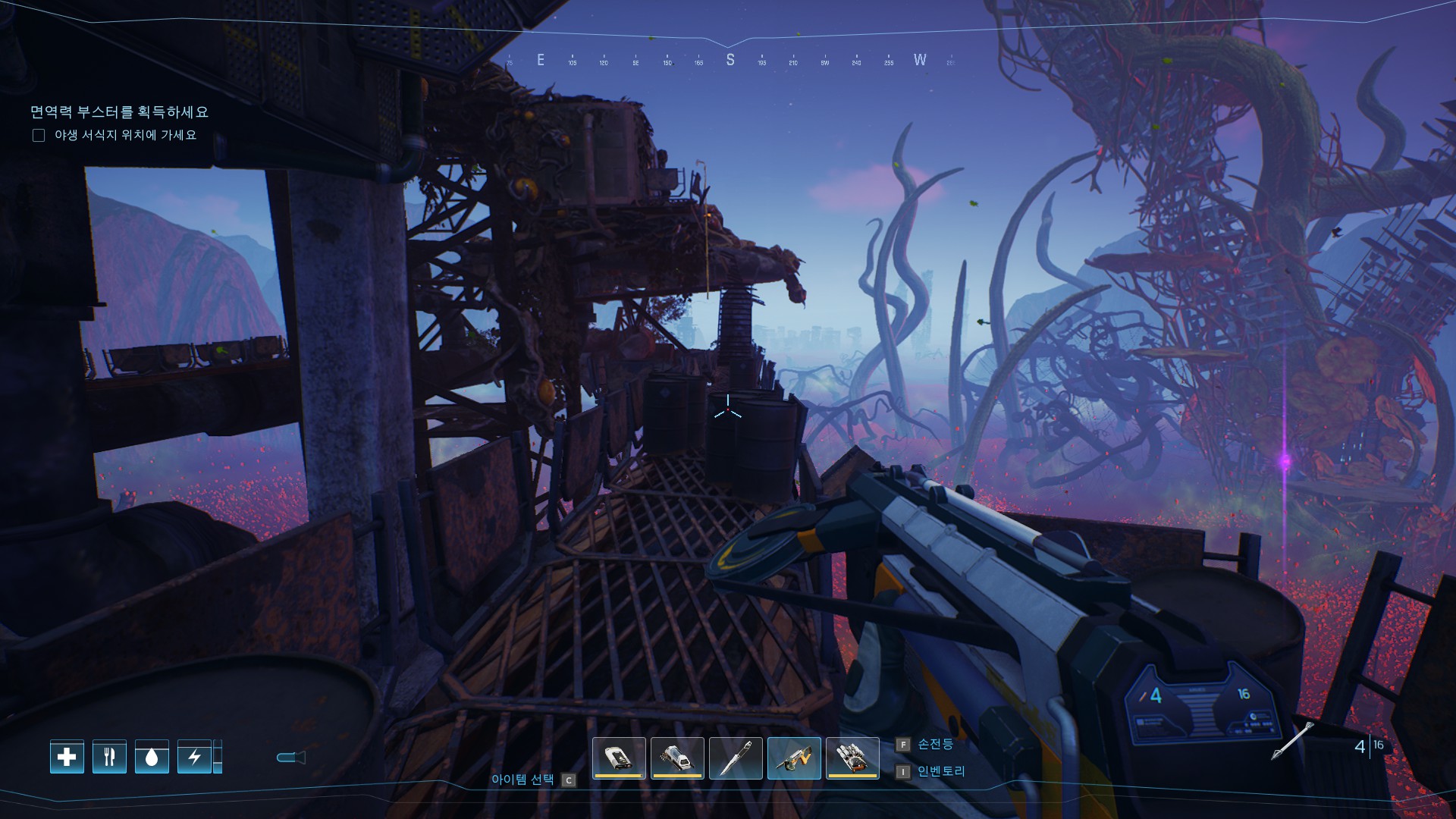
Task: Select the capsule scanner hotbar slot
Action: pyautogui.click(x=677, y=758)
